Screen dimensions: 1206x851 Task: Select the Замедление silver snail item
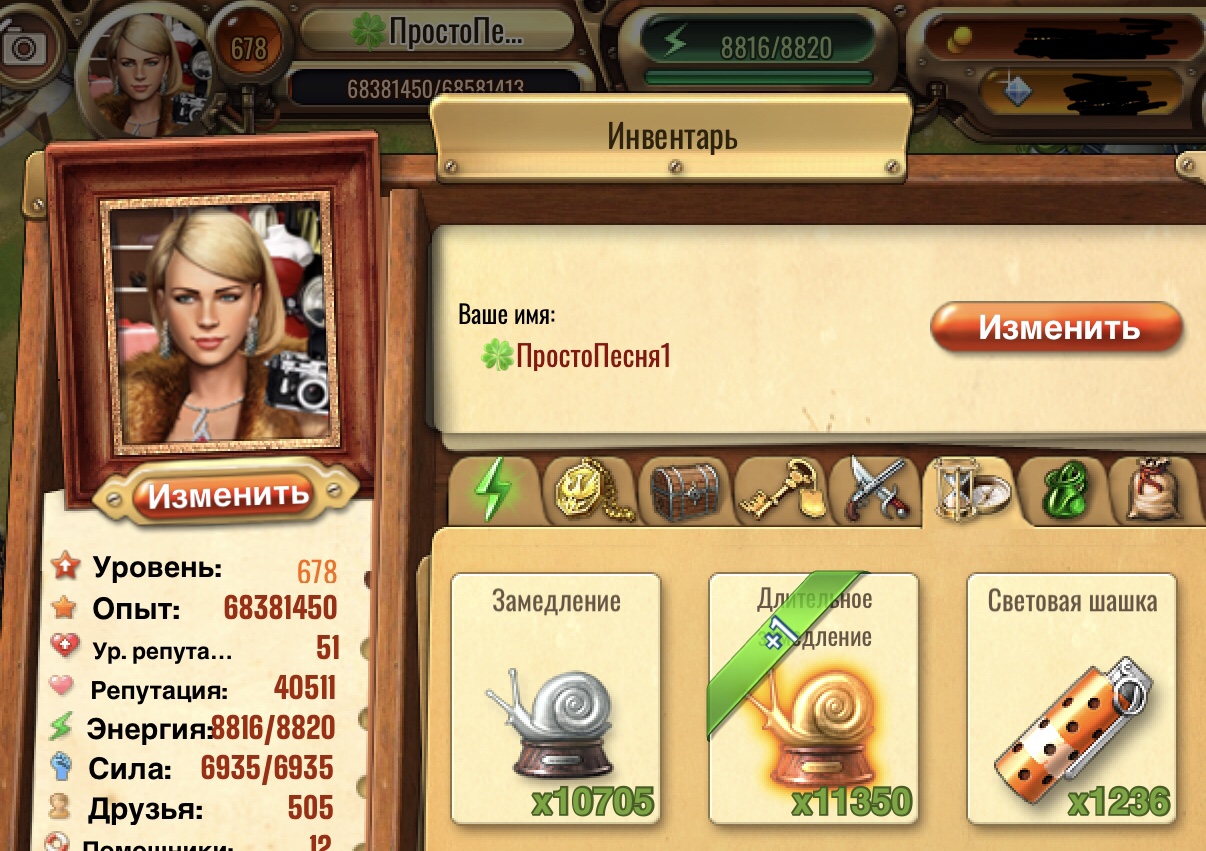click(555, 699)
